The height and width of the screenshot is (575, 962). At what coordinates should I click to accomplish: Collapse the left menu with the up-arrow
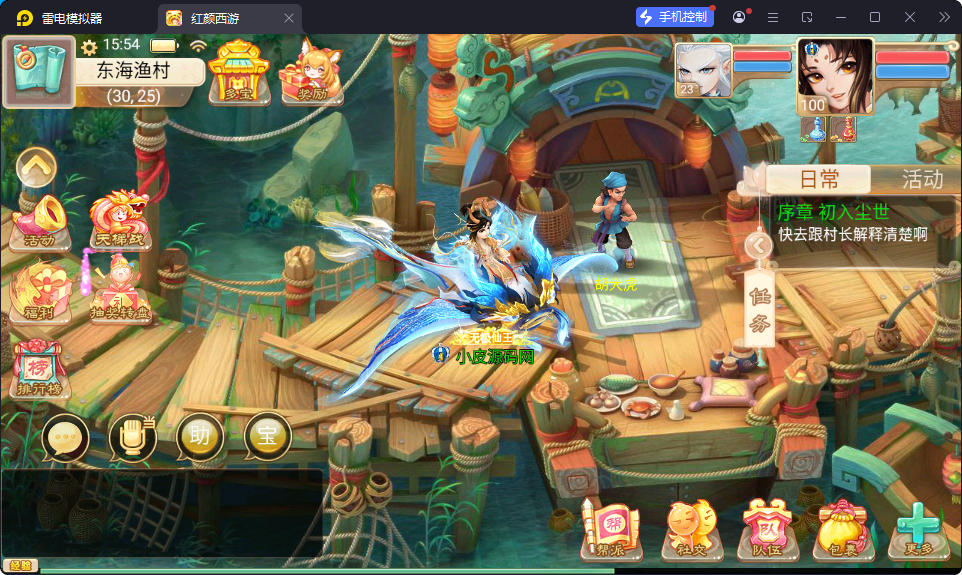click(36, 166)
